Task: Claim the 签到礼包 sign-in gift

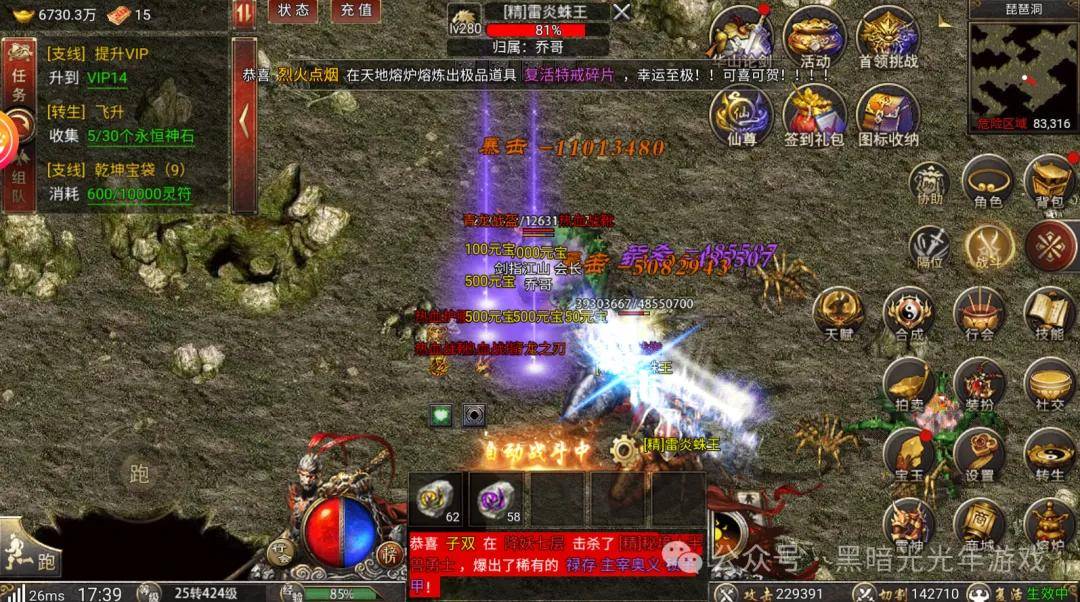Action: [814, 115]
